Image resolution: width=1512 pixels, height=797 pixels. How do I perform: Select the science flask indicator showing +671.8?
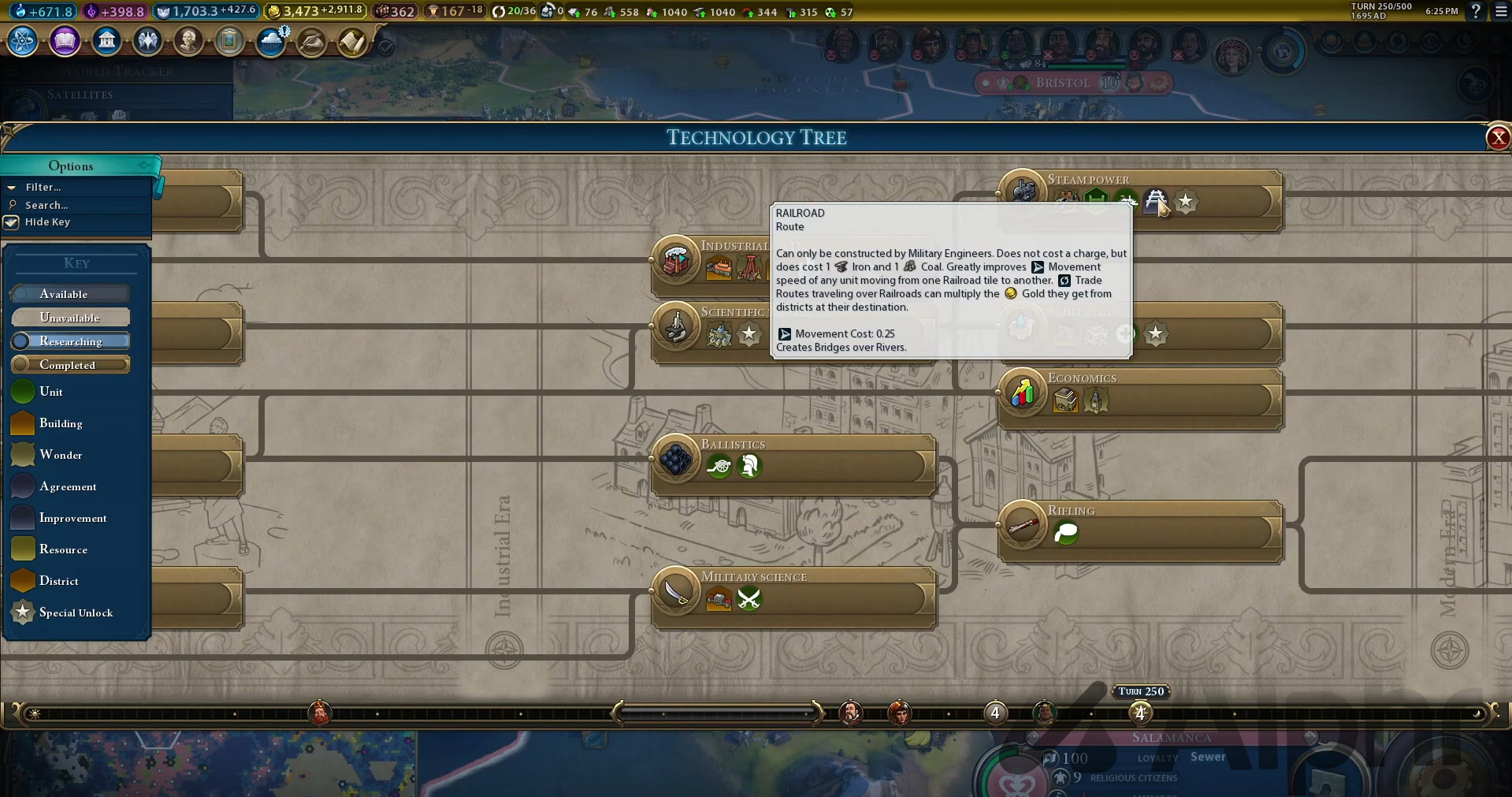[x=42, y=12]
